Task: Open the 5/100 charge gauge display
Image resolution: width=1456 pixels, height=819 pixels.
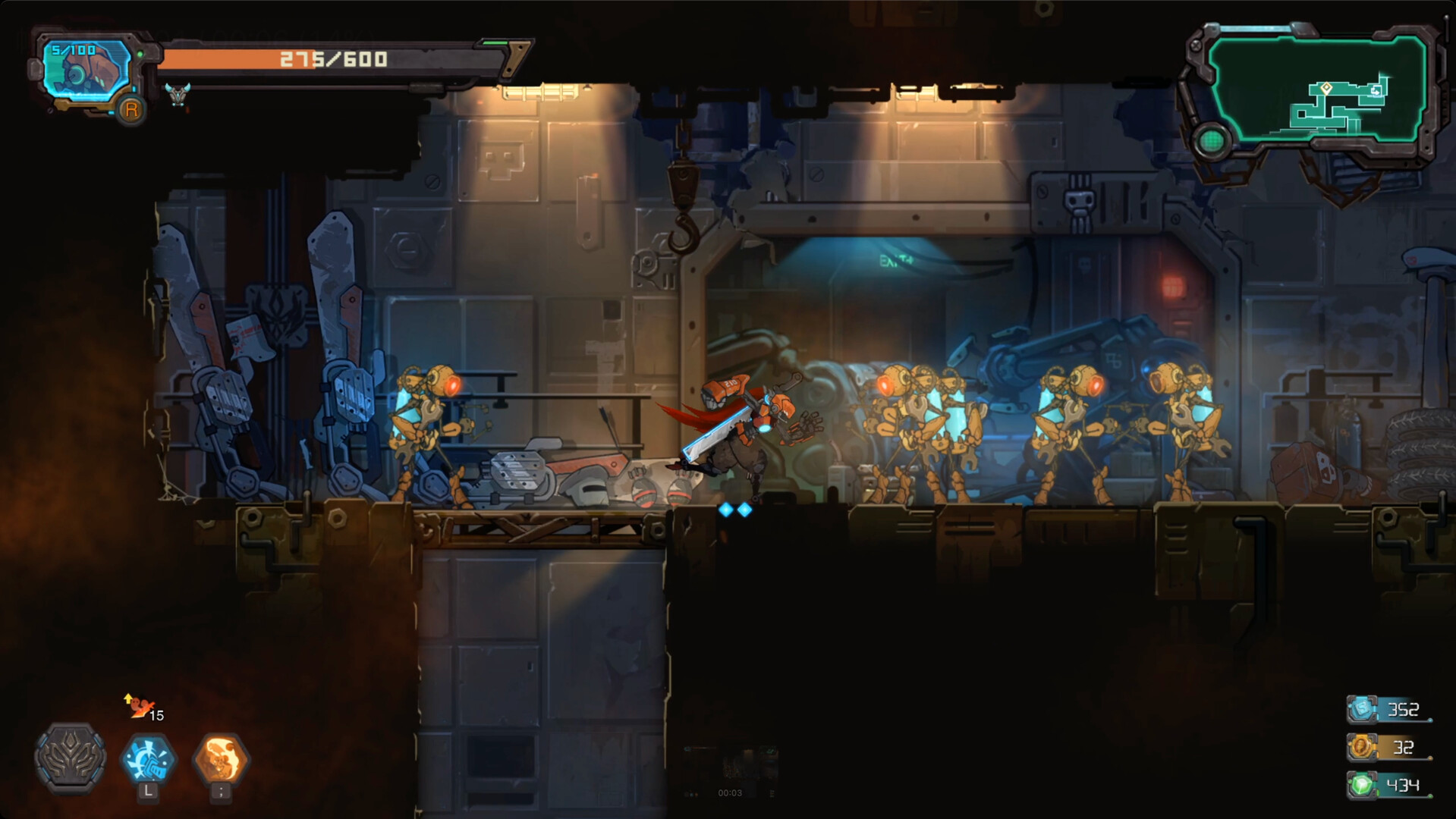Action: pos(73,49)
